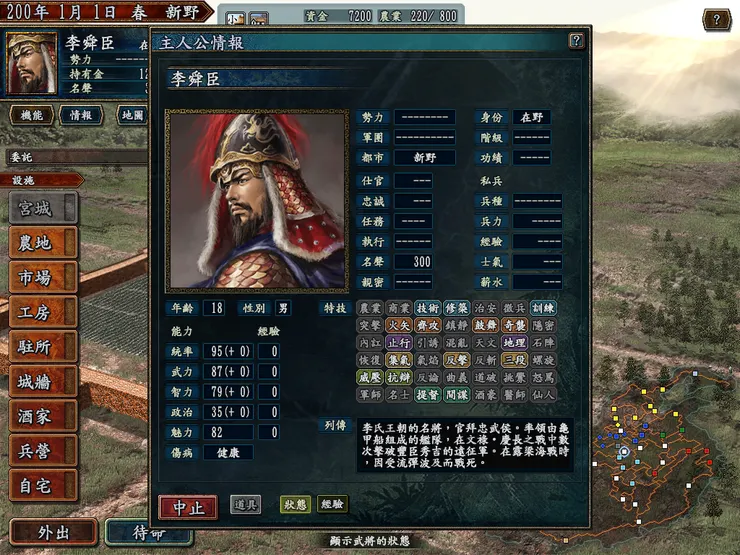Open the 機能 functions menu
This screenshot has width=740, height=555.
tap(31, 115)
